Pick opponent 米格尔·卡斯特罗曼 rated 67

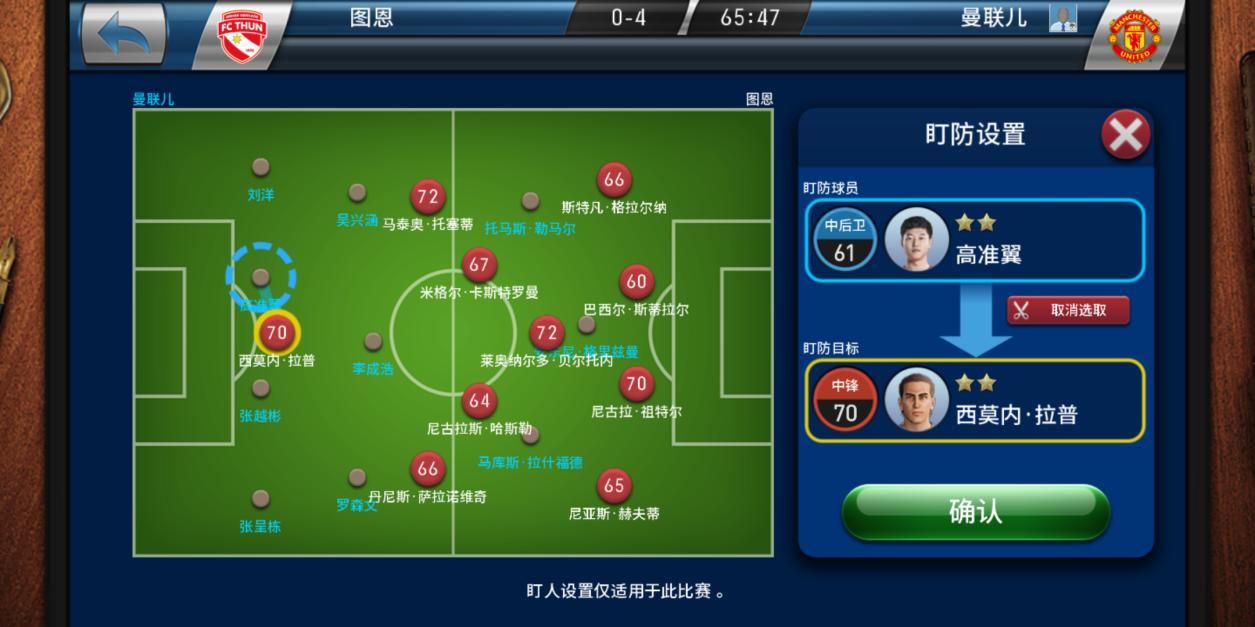coord(480,265)
